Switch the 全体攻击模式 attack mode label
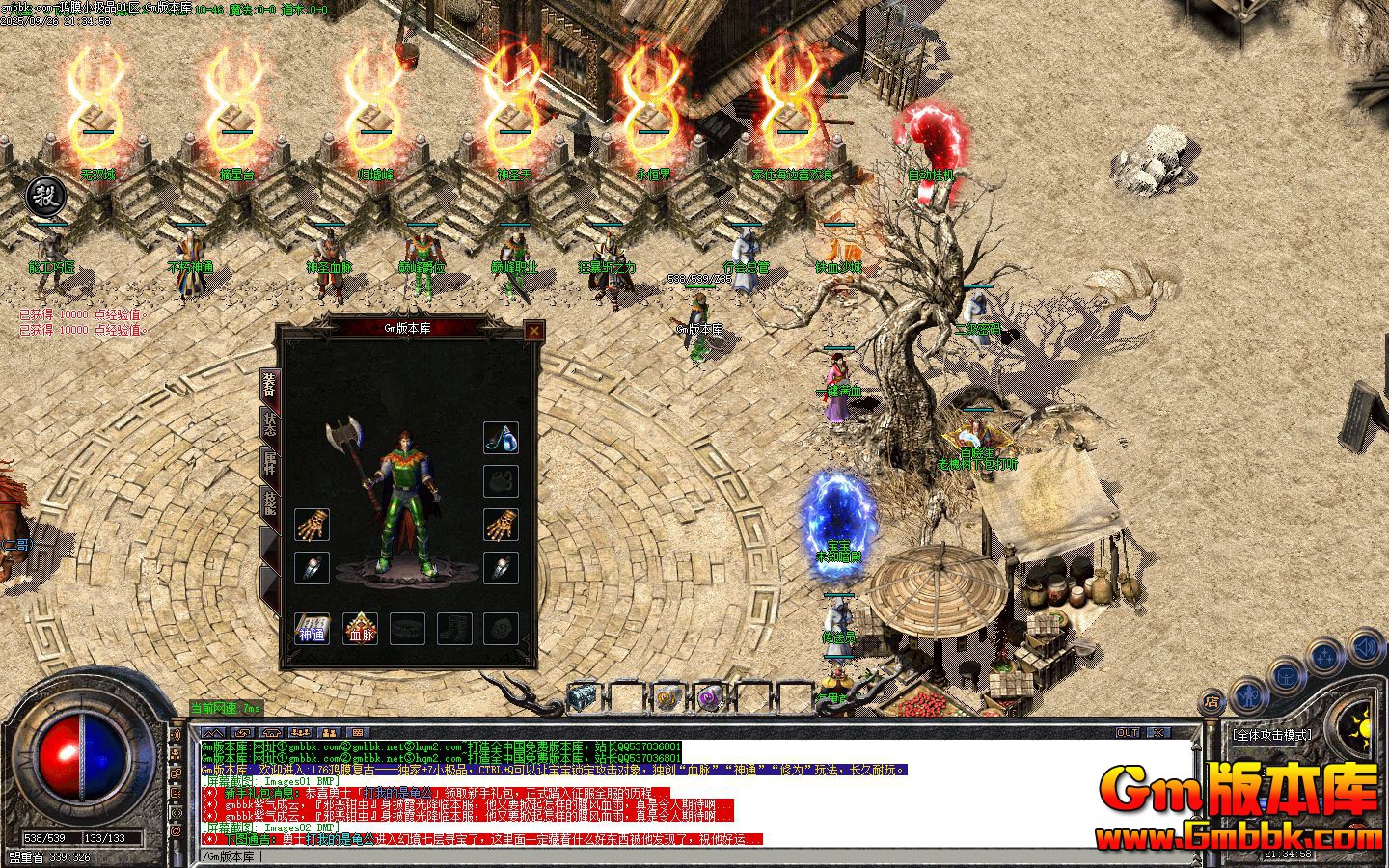Image resolution: width=1389 pixels, height=868 pixels. point(1272,735)
